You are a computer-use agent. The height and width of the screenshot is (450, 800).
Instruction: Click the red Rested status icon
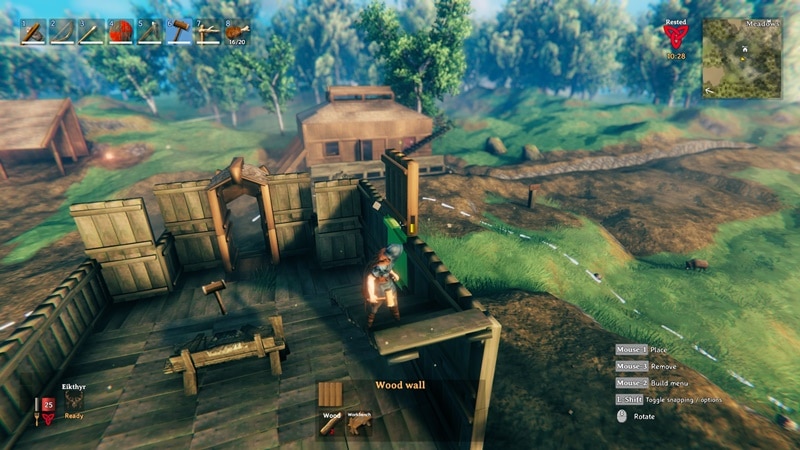676,36
